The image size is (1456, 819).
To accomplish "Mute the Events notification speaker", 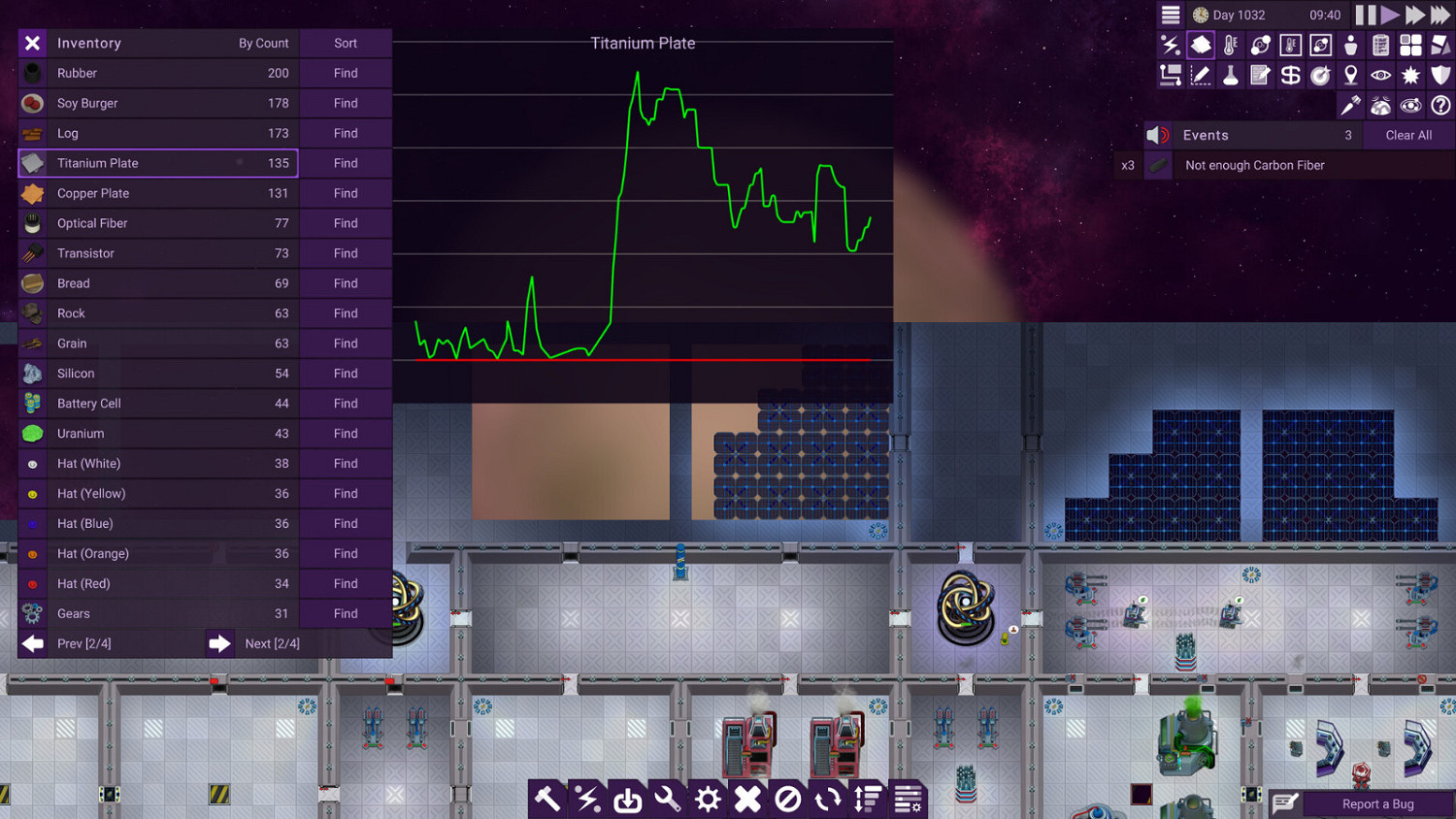I will (1155, 135).
